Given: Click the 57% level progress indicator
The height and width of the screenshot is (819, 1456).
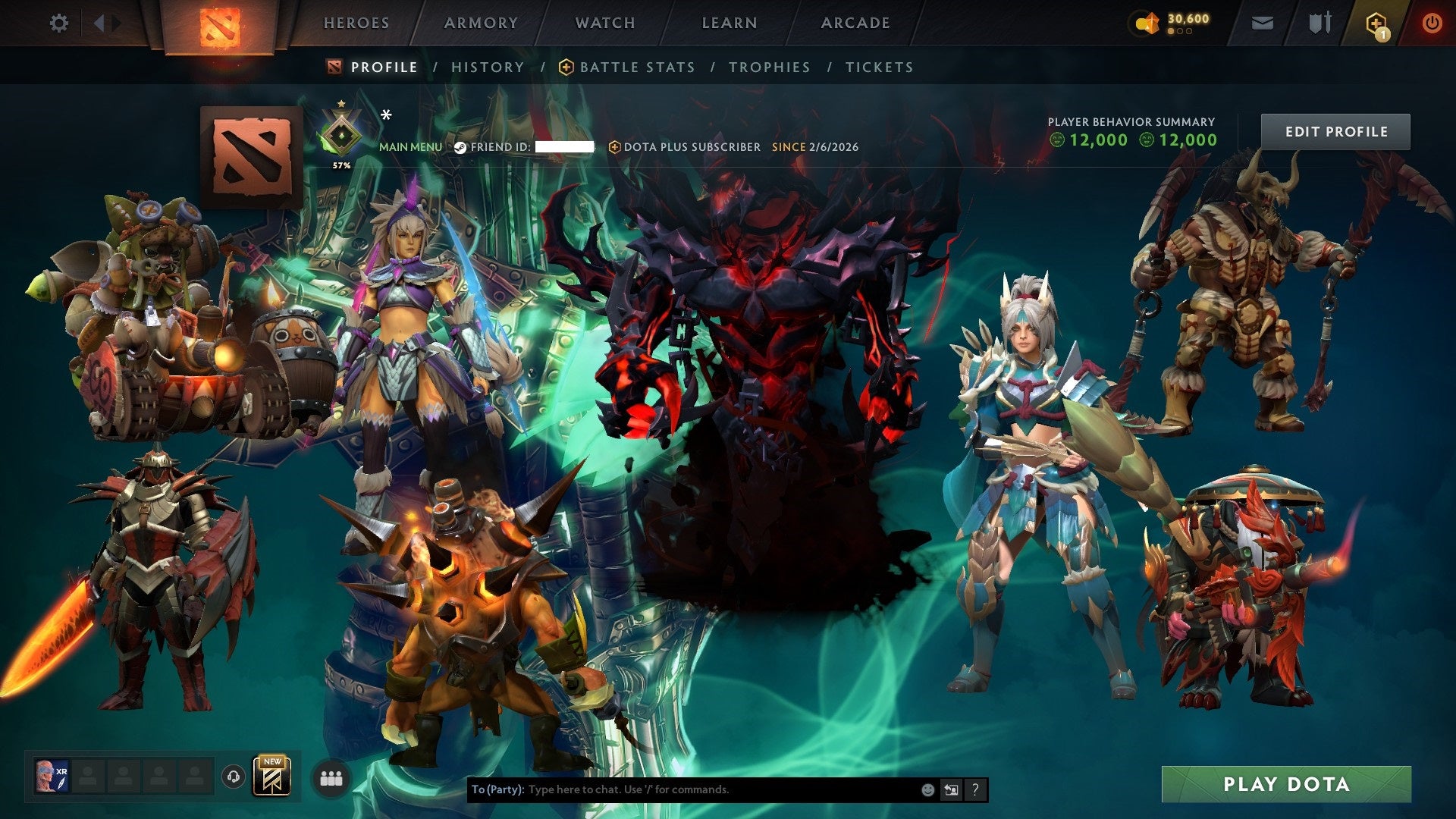Looking at the screenshot, I should (342, 164).
